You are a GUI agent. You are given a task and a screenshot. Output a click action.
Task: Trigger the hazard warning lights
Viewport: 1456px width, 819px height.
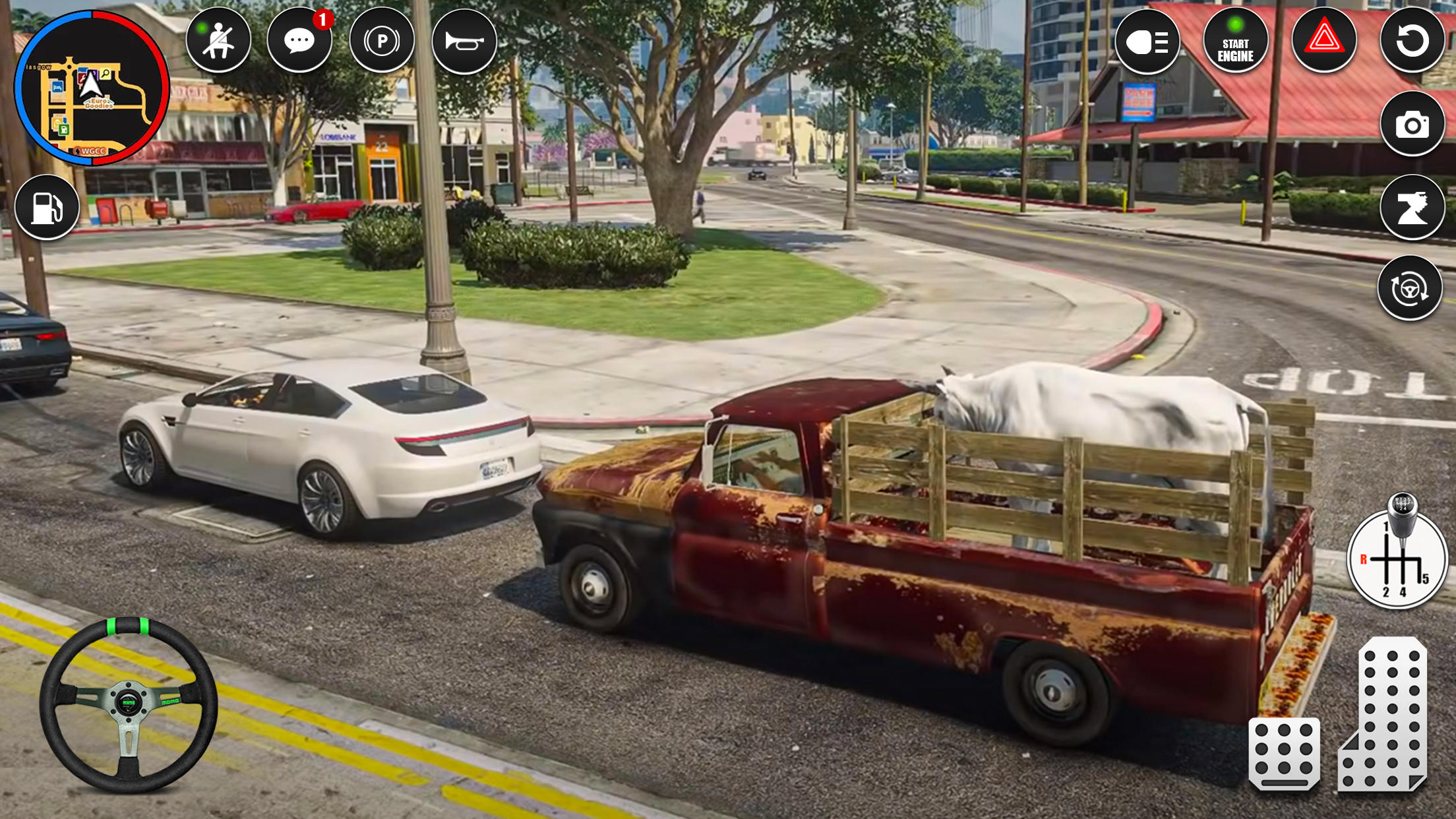(1325, 41)
